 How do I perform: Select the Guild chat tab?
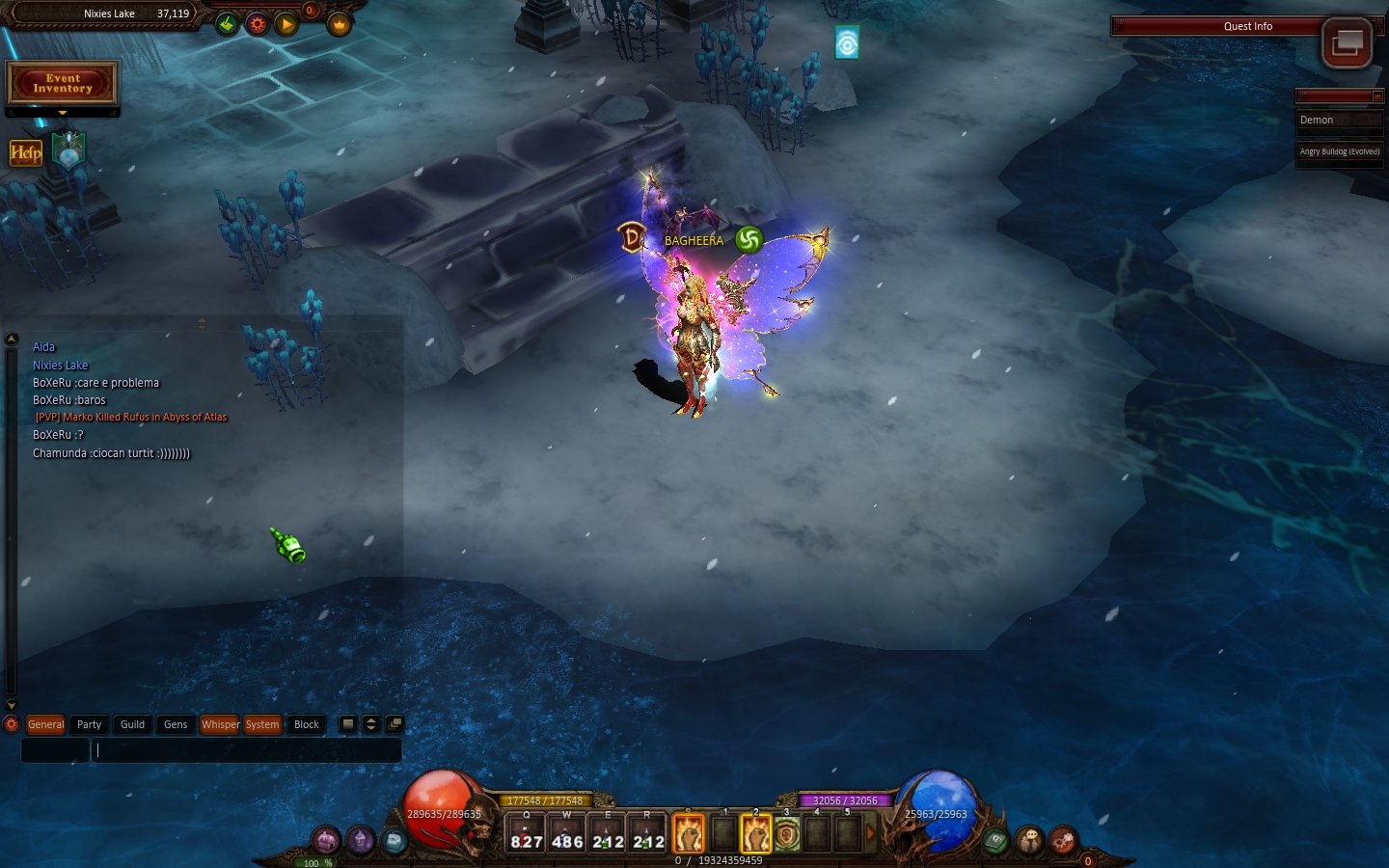pyautogui.click(x=132, y=724)
